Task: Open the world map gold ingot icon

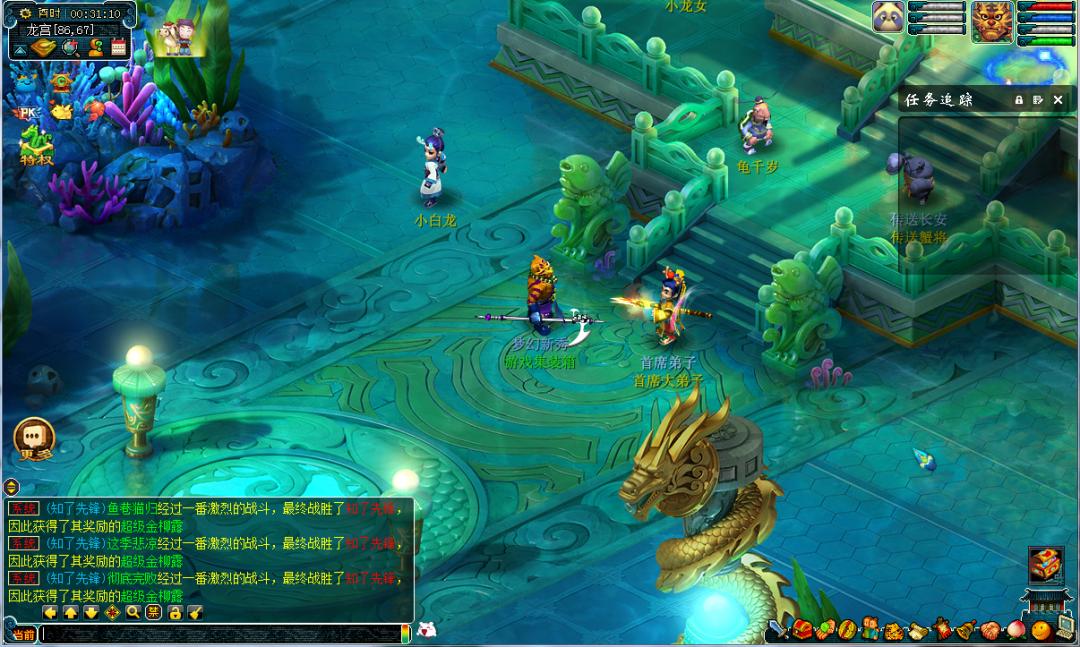Action: click(44, 47)
